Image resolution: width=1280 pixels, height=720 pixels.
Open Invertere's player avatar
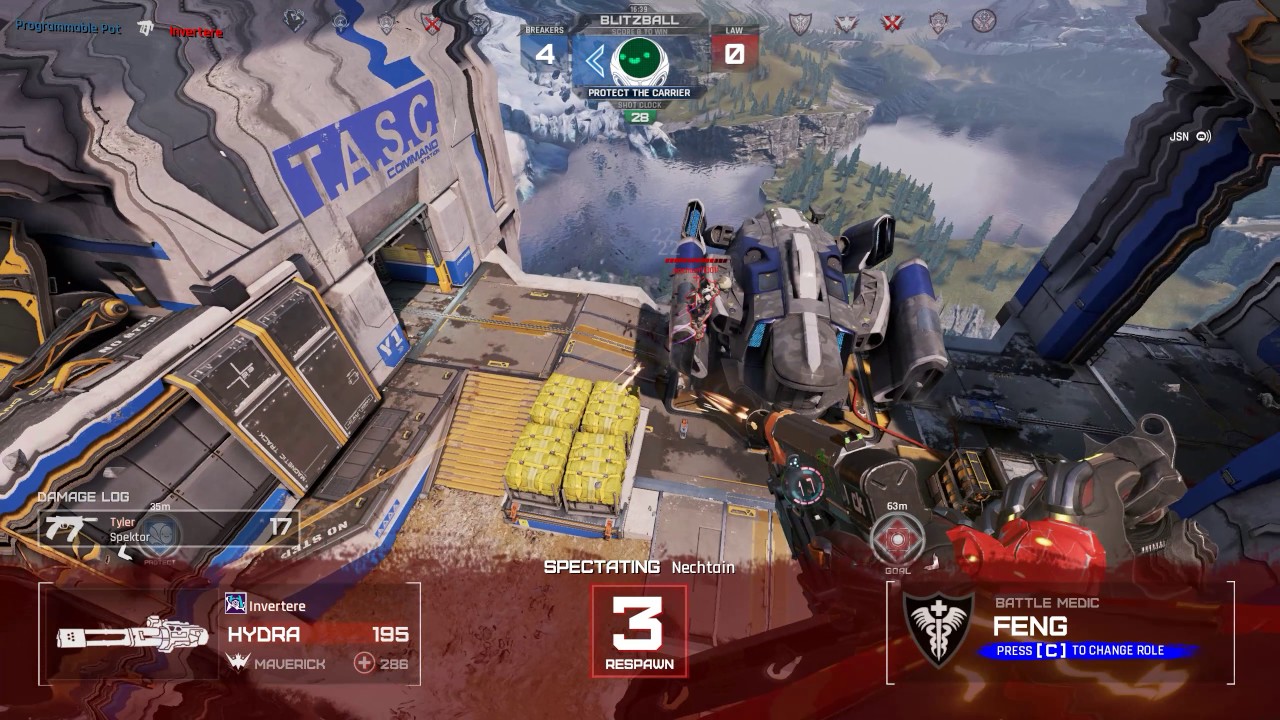(x=236, y=603)
